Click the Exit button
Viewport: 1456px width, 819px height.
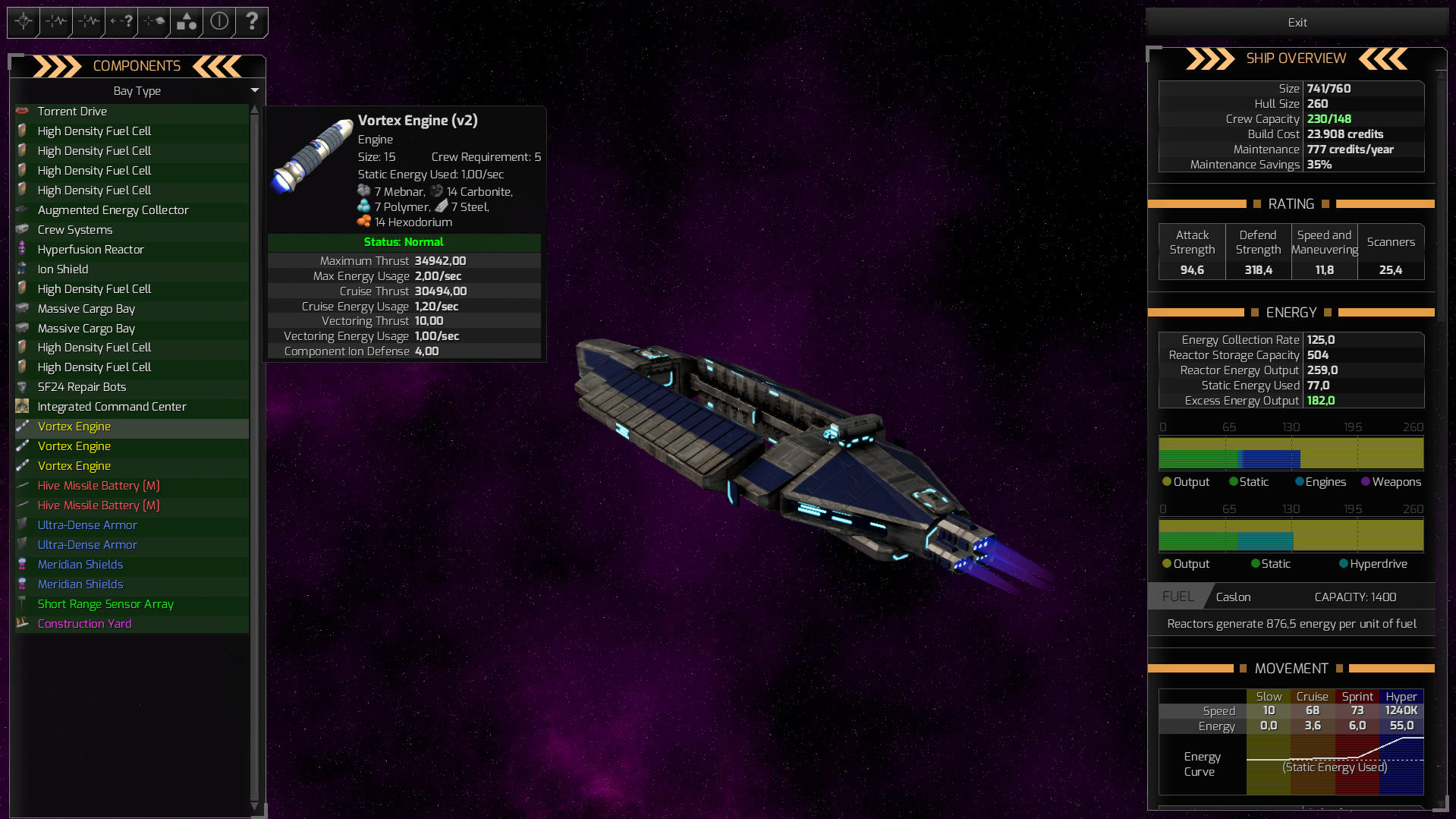(1297, 22)
